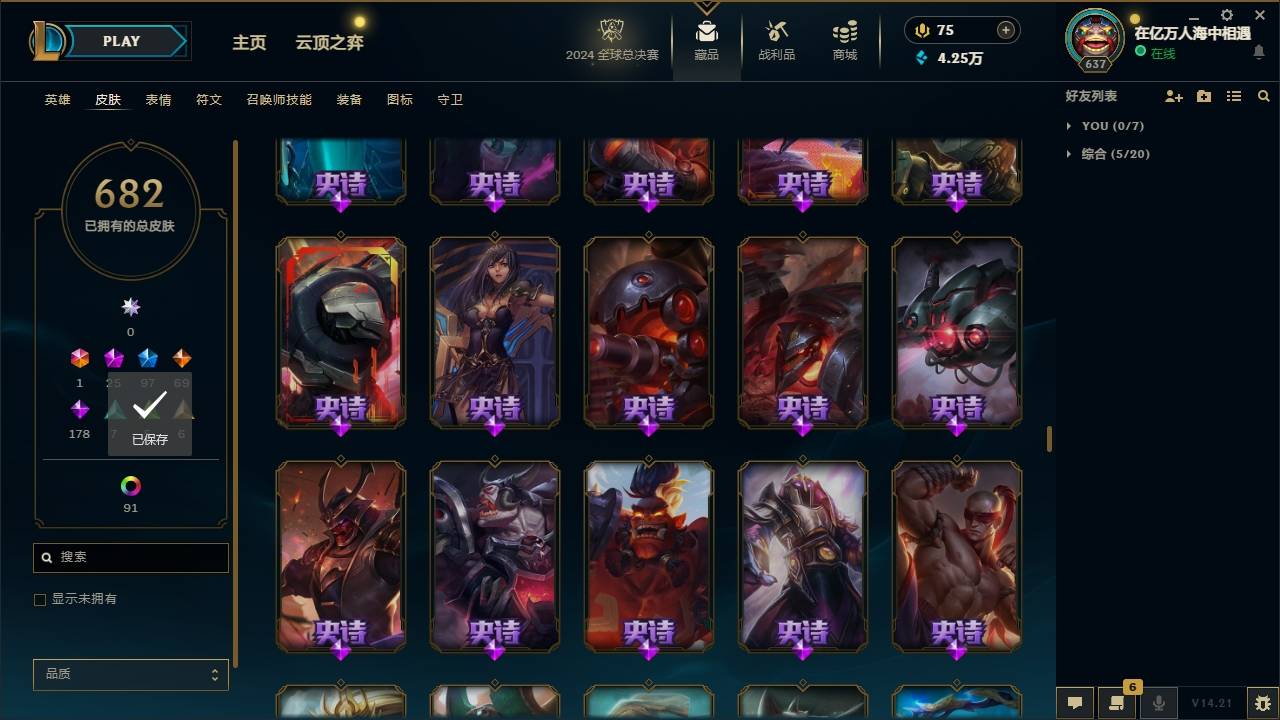The image size is (1280, 720).
Task: Open the 品质 quality dropdown
Action: click(x=130, y=674)
